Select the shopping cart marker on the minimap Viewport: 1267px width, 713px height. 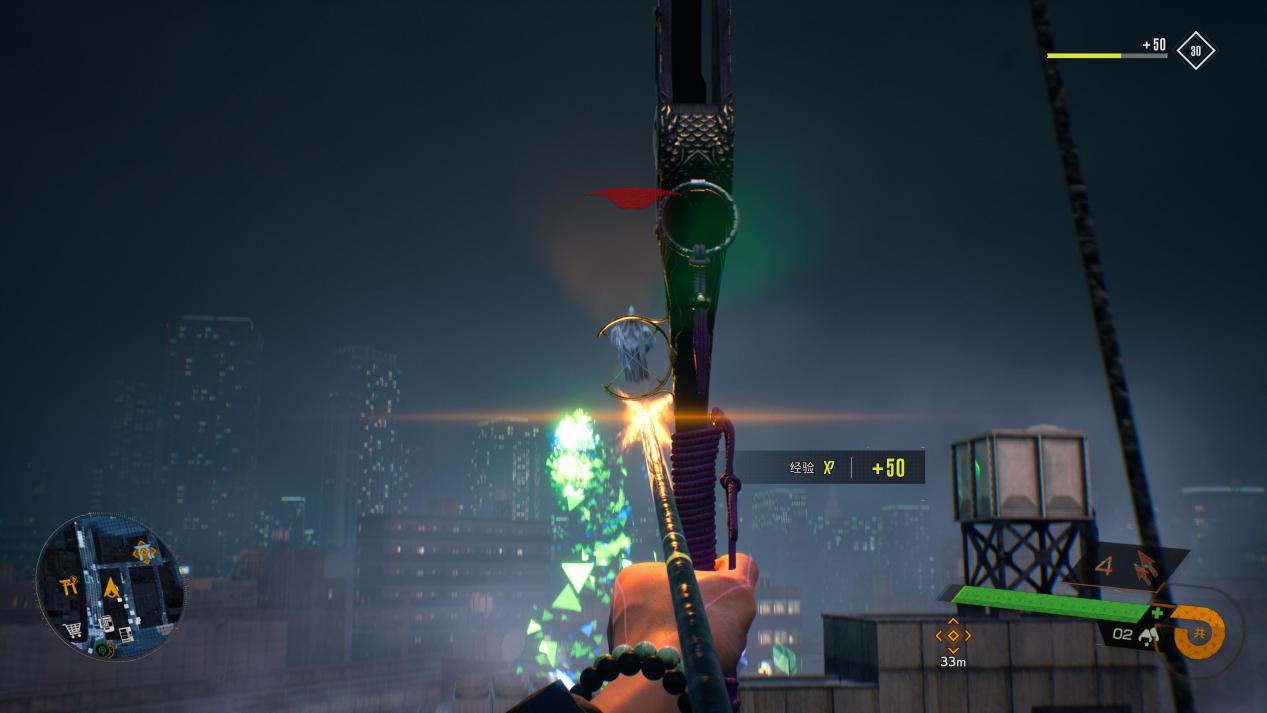point(73,630)
